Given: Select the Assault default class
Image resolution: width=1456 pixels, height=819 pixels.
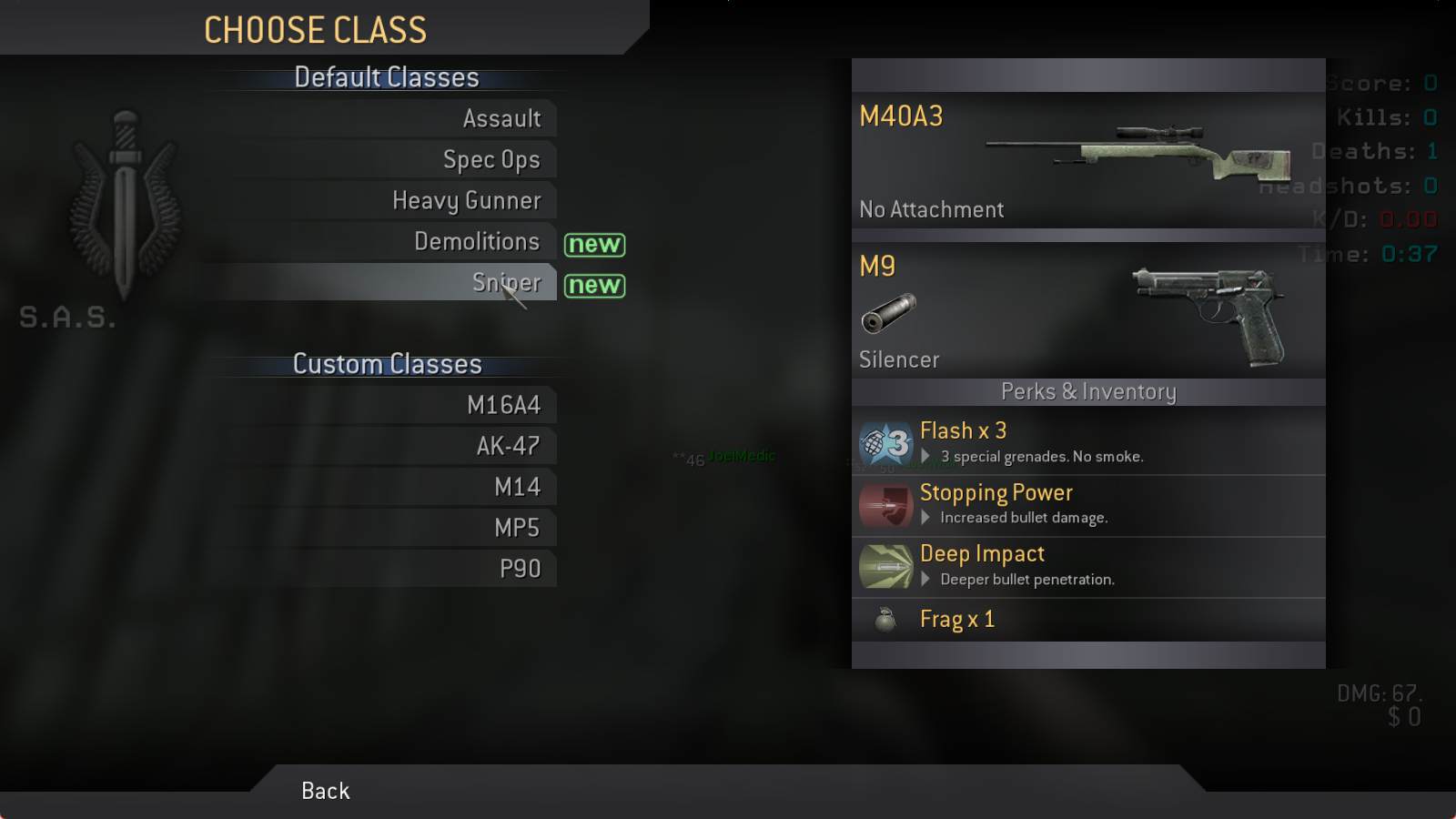Looking at the screenshot, I should point(501,119).
